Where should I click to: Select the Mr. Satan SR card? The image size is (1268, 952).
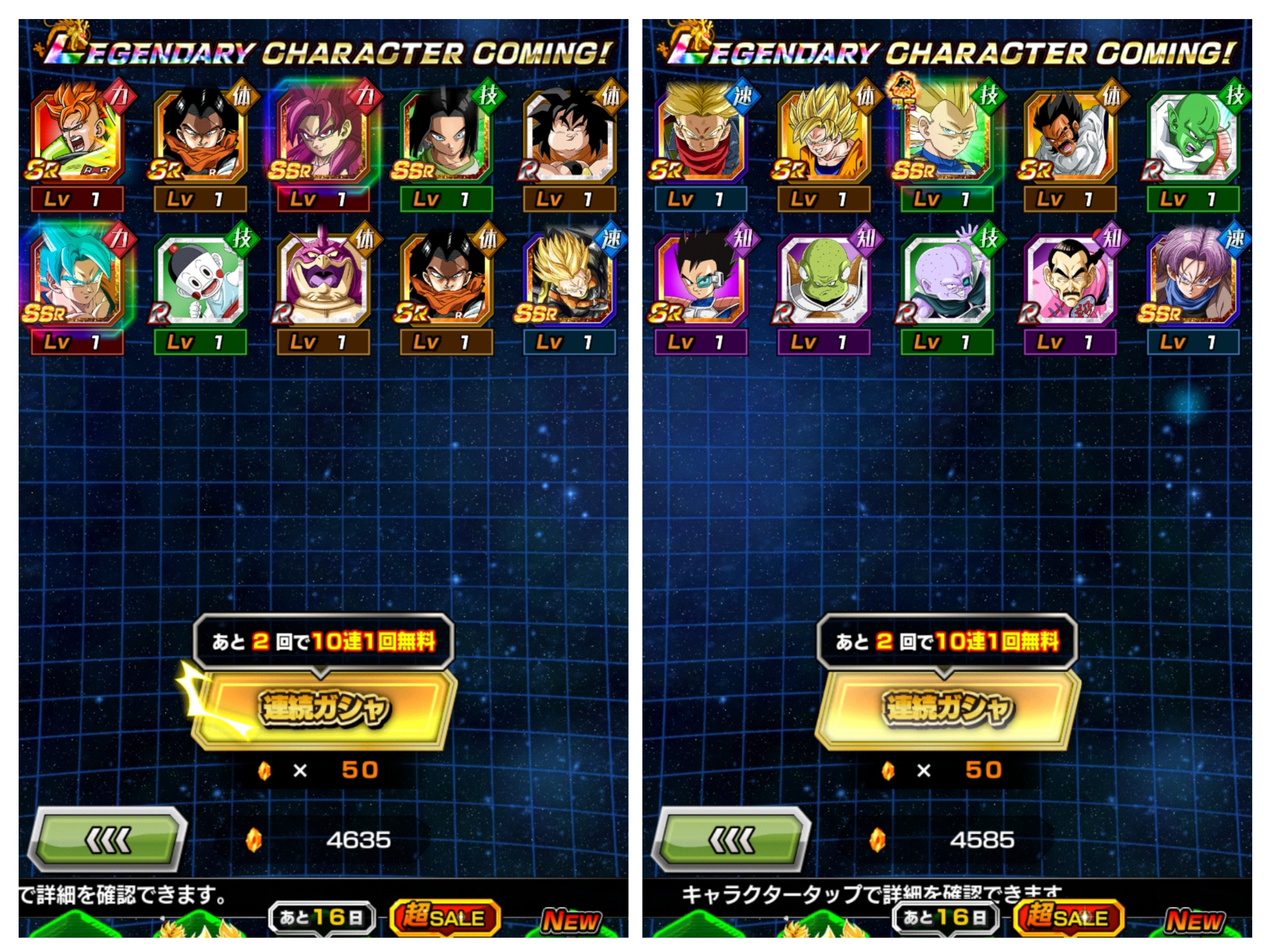point(1070,138)
